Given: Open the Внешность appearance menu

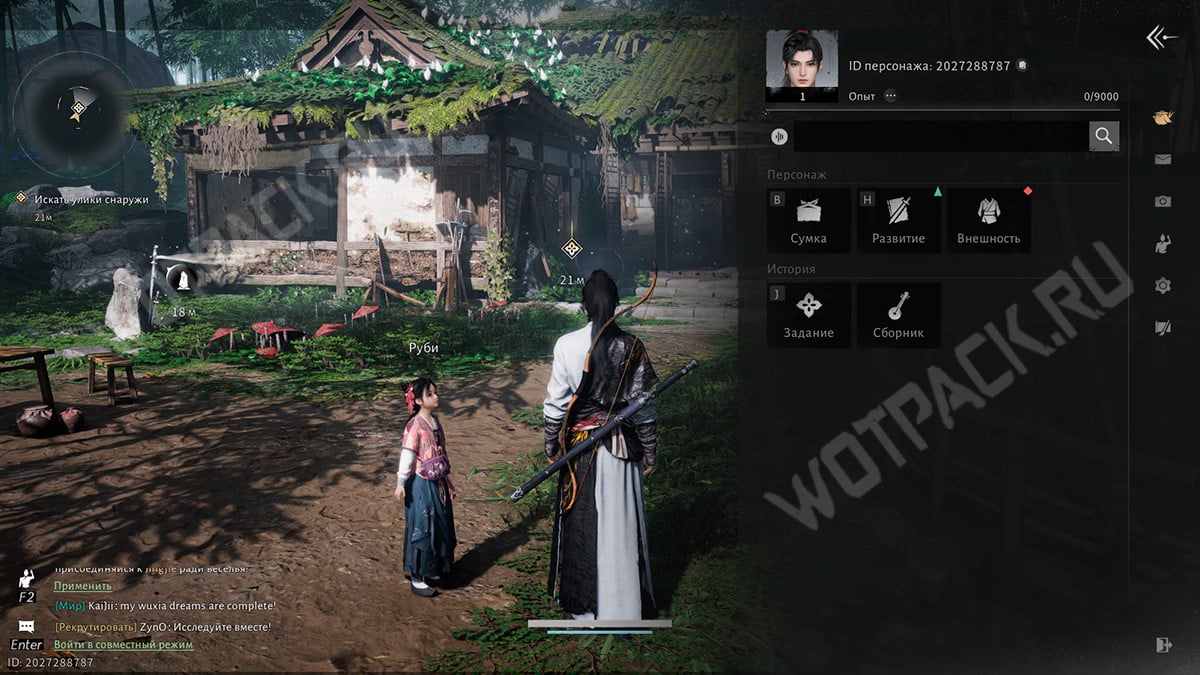Looking at the screenshot, I should pos(988,220).
